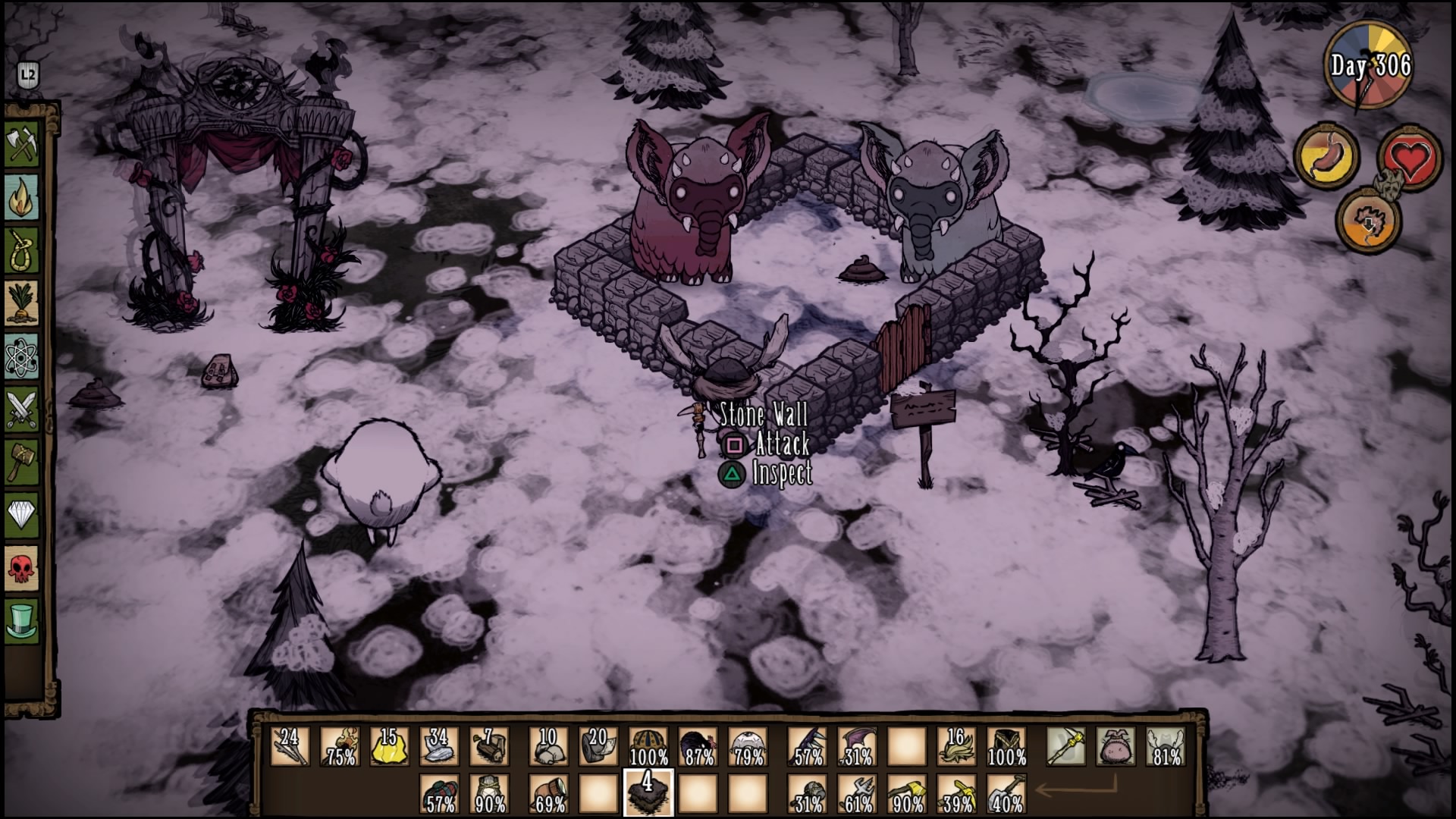Image resolution: width=1456 pixels, height=819 pixels.
Task: Choose the Fight crossed-swords tab
Action: [x=22, y=409]
